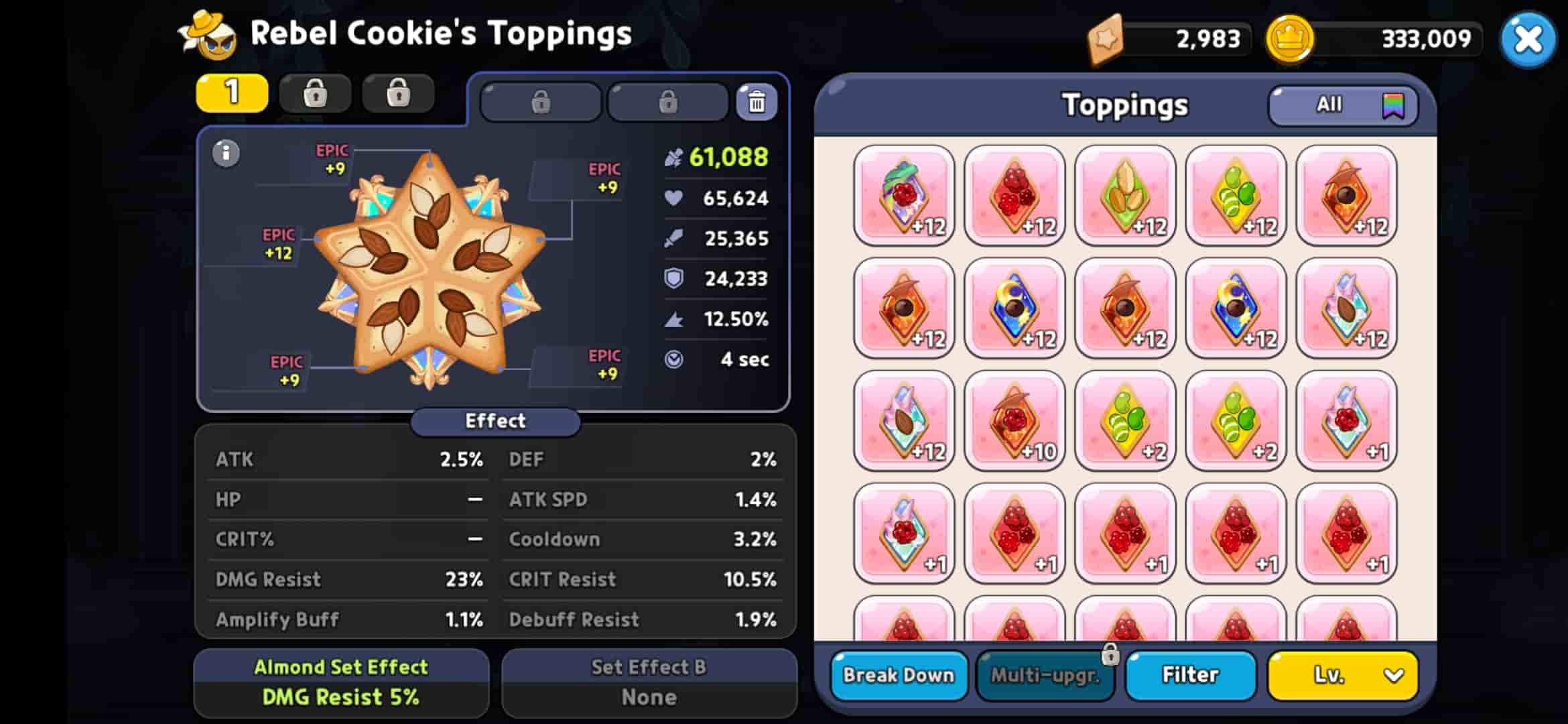Click the first locked topping detail tab
This screenshot has width=1568, height=724.
(541, 102)
